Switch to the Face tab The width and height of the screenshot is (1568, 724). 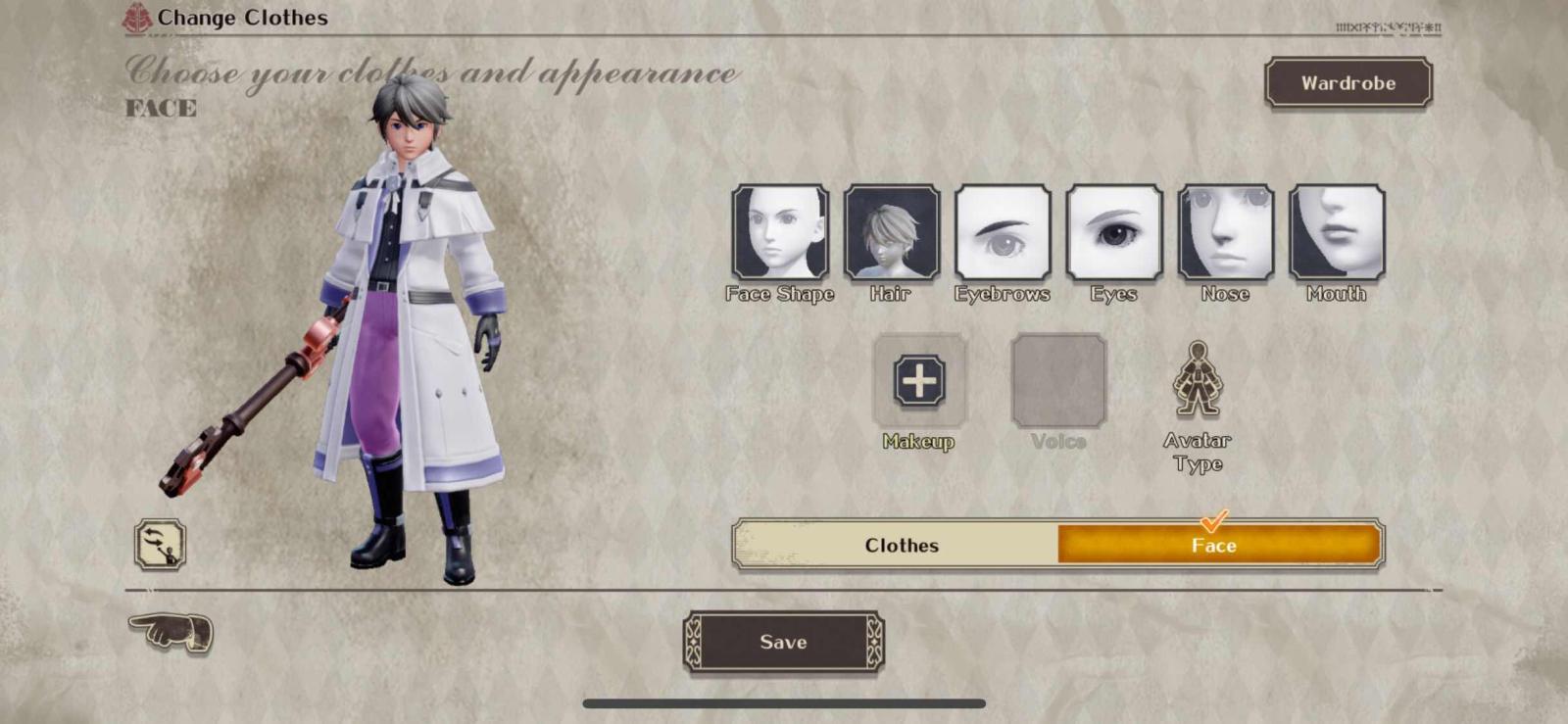[1214, 546]
